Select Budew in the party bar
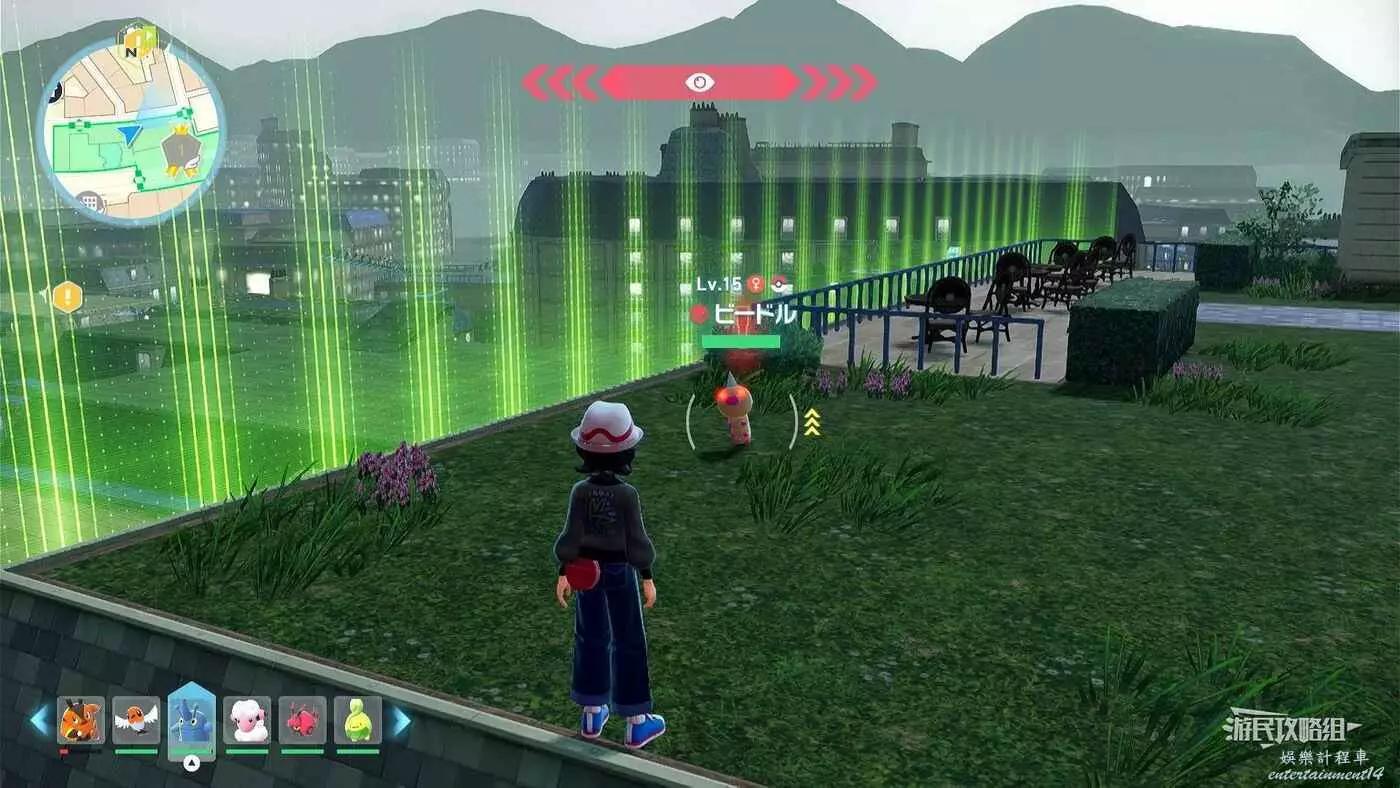Screen dimensions: 1400x788 coord(358,721)
